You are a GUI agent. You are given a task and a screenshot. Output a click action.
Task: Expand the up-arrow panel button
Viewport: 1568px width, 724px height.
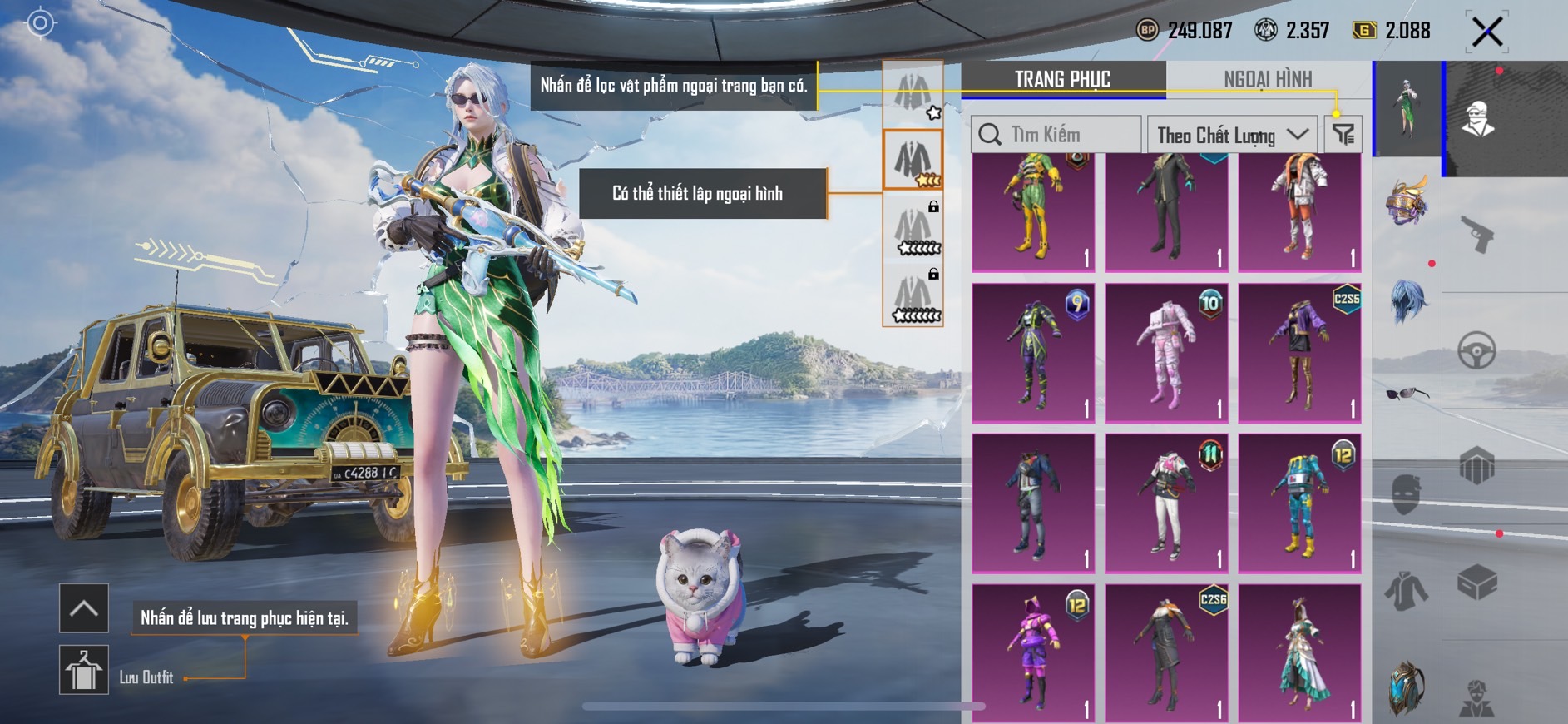[x=84, y=608]
